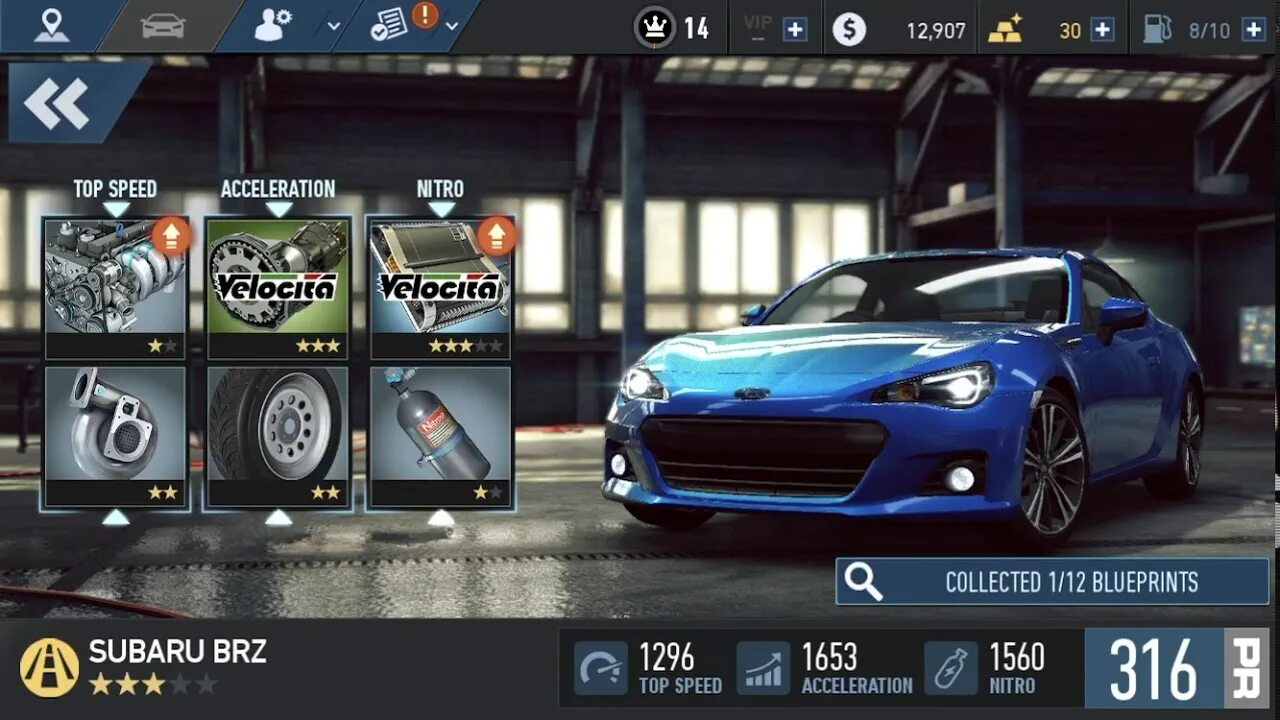Choose the turbocharger part slot
Screen dimensions: 1280x720
[116, 436]
